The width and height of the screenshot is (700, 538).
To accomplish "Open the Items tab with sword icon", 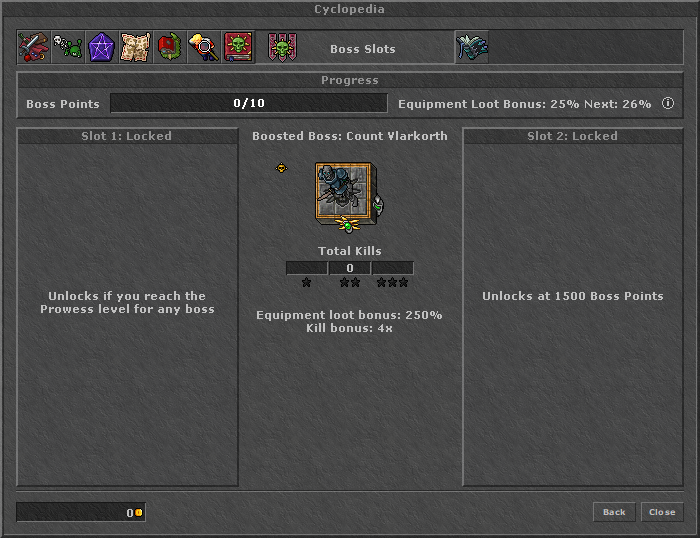I will click(x=33, y=47).
